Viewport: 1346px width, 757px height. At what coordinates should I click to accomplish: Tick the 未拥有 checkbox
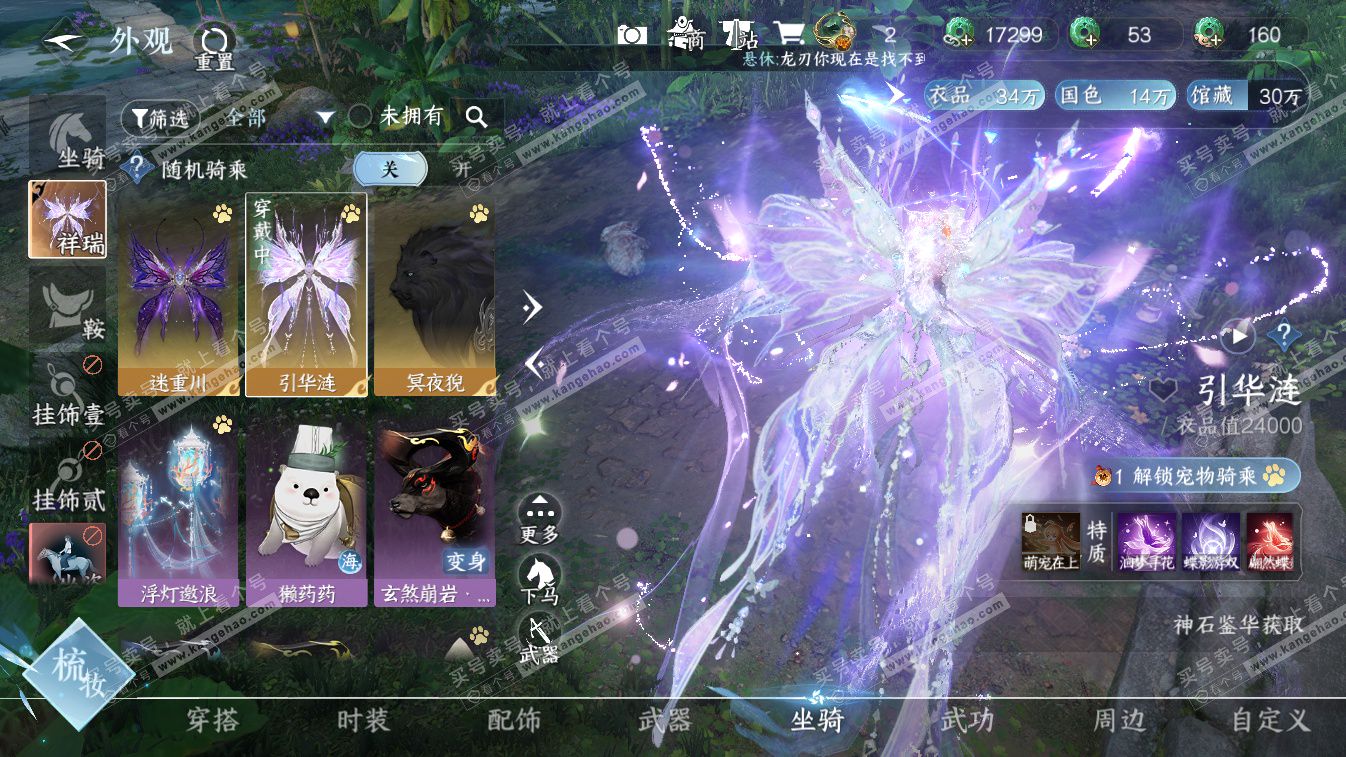point(360,117)
